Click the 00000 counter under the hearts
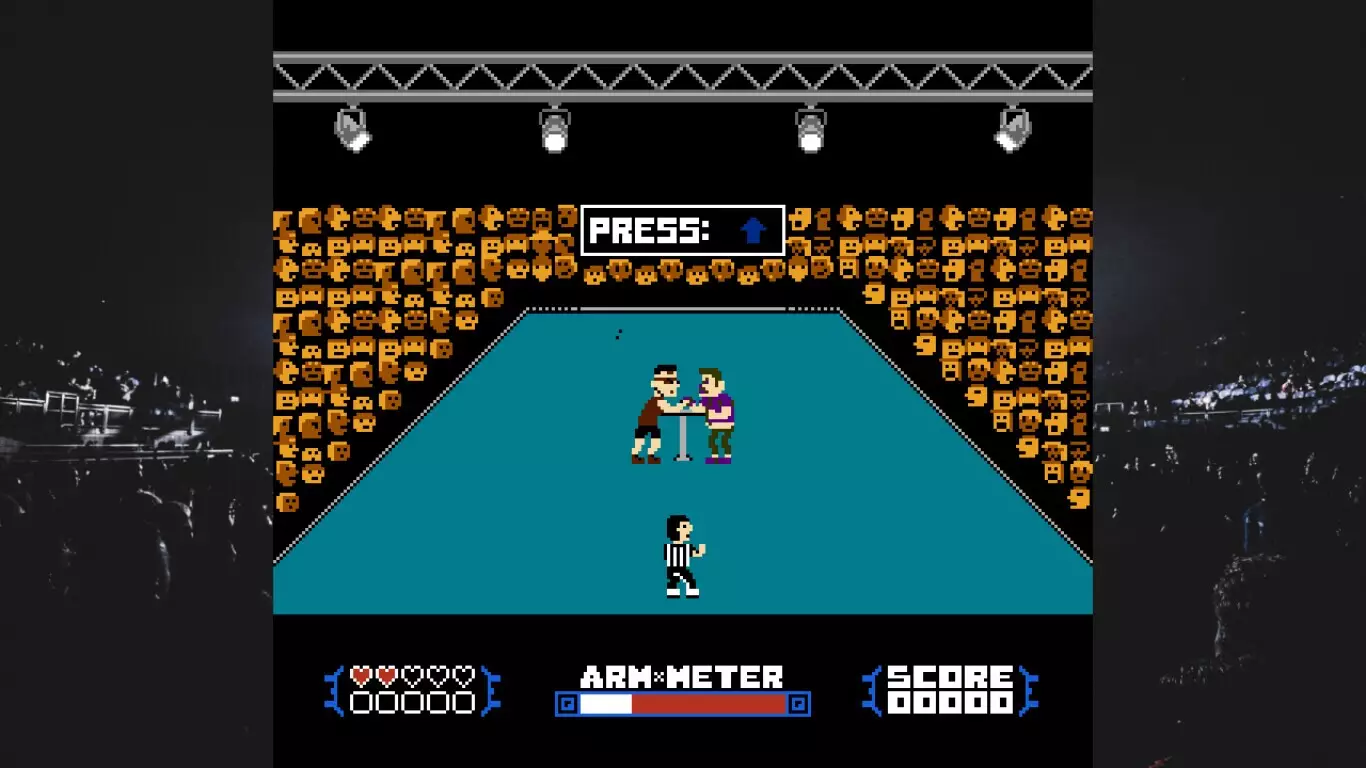Image resolution: width=1366 pixels, height=768 pixels. click(413, 700)
